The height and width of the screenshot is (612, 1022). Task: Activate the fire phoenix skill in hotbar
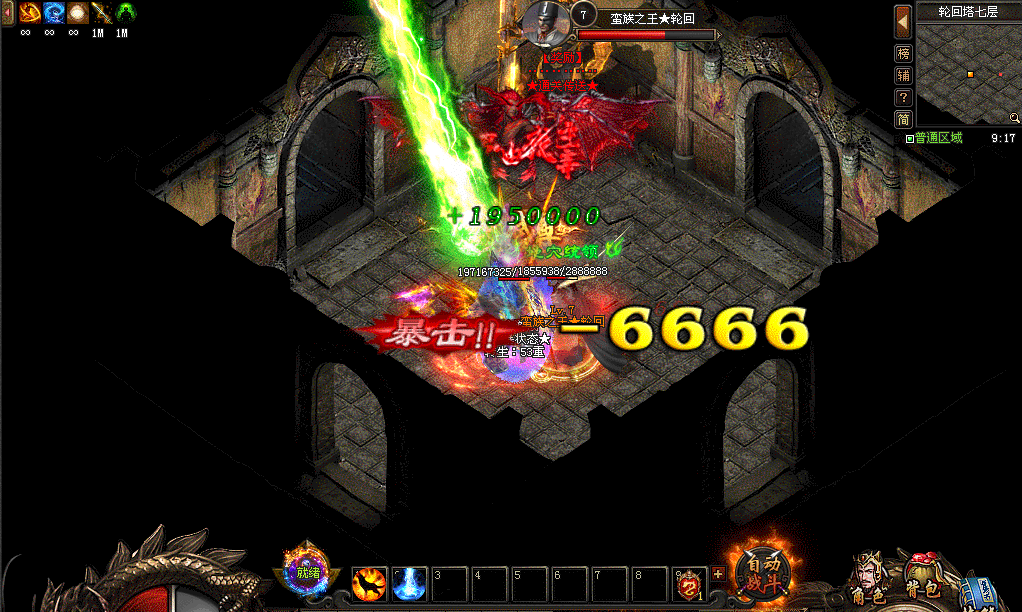[369, 583]
